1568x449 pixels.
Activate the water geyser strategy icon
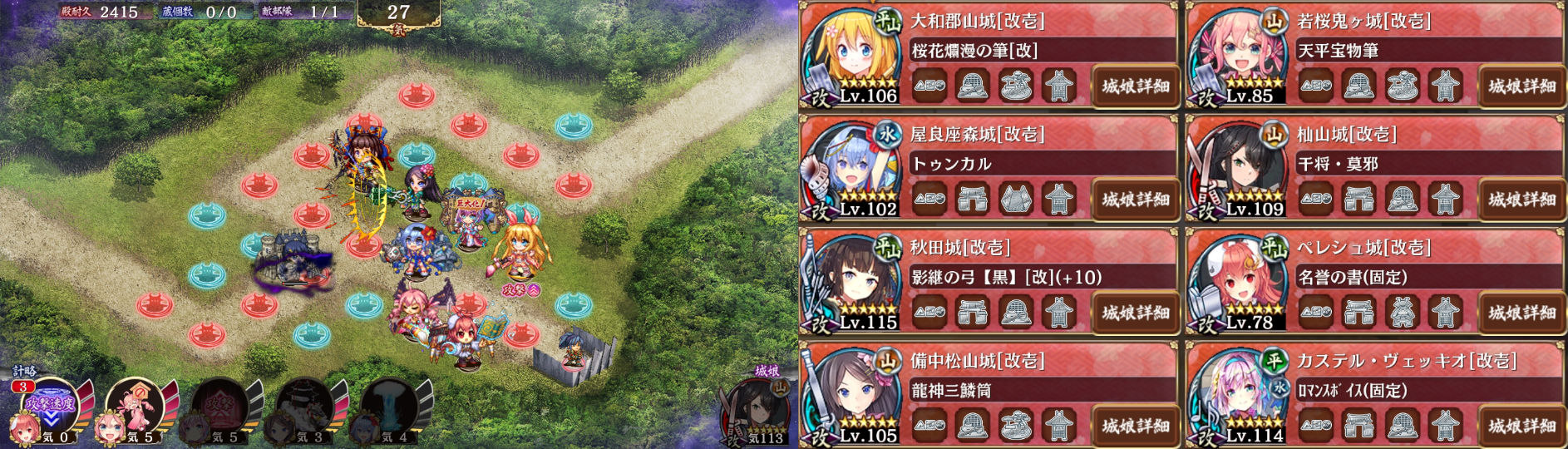coord(391,407)
